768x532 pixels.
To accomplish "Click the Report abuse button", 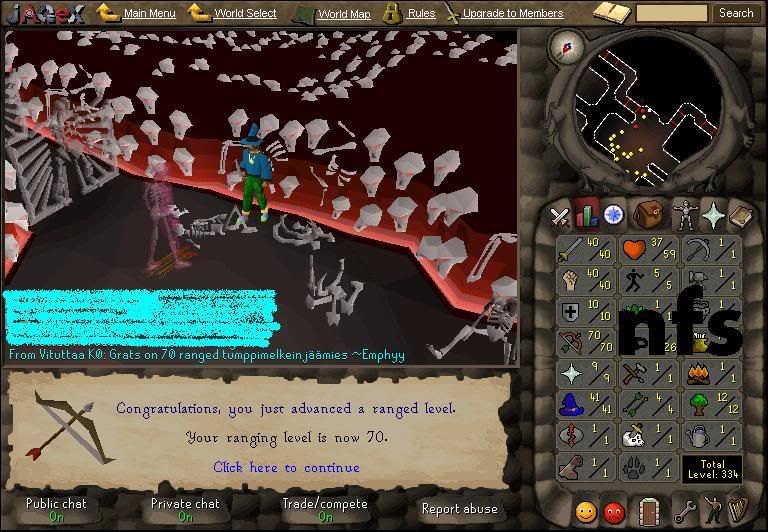I will 459,509.
